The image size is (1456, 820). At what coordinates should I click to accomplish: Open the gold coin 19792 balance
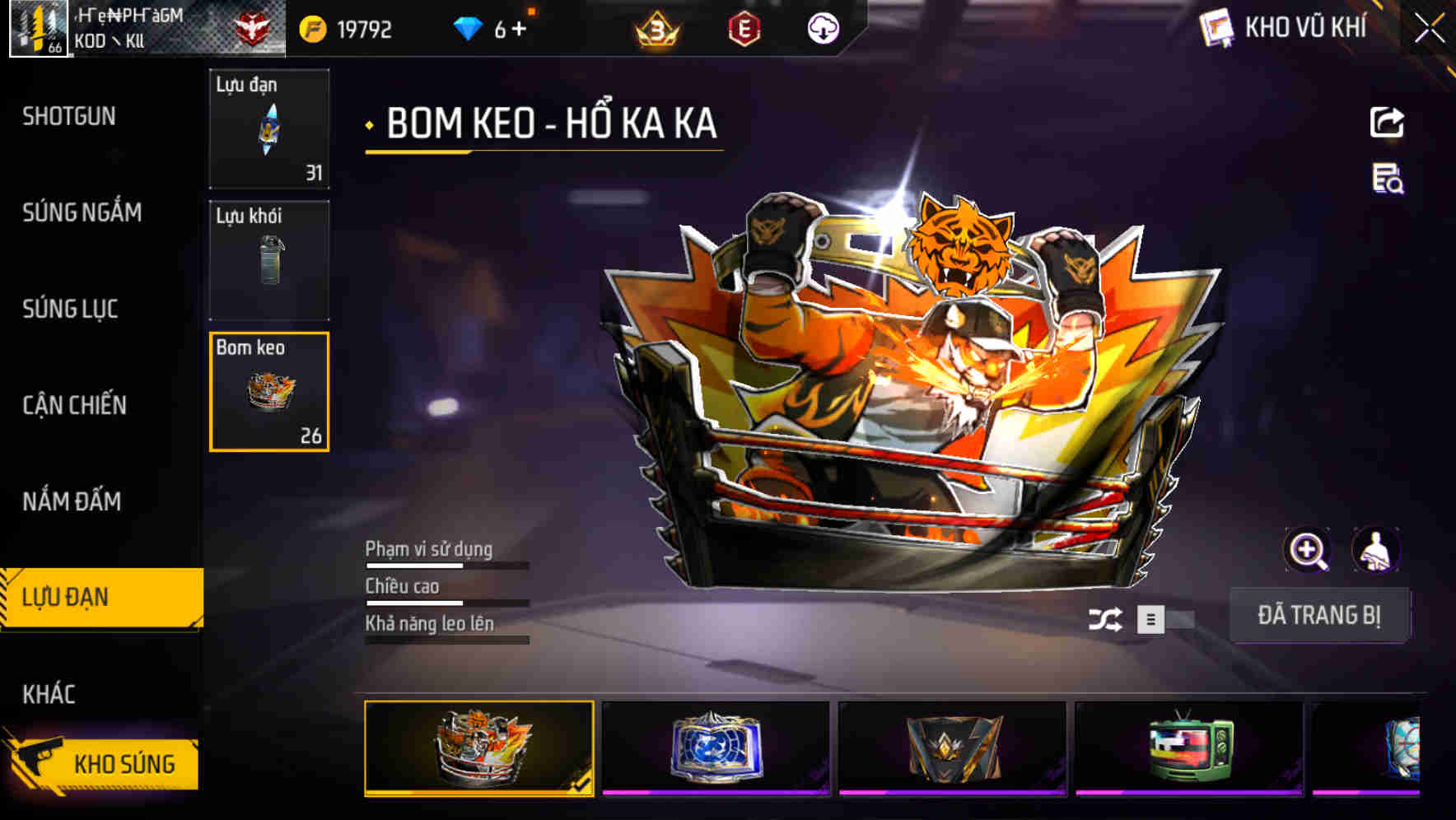pos(346,27)
